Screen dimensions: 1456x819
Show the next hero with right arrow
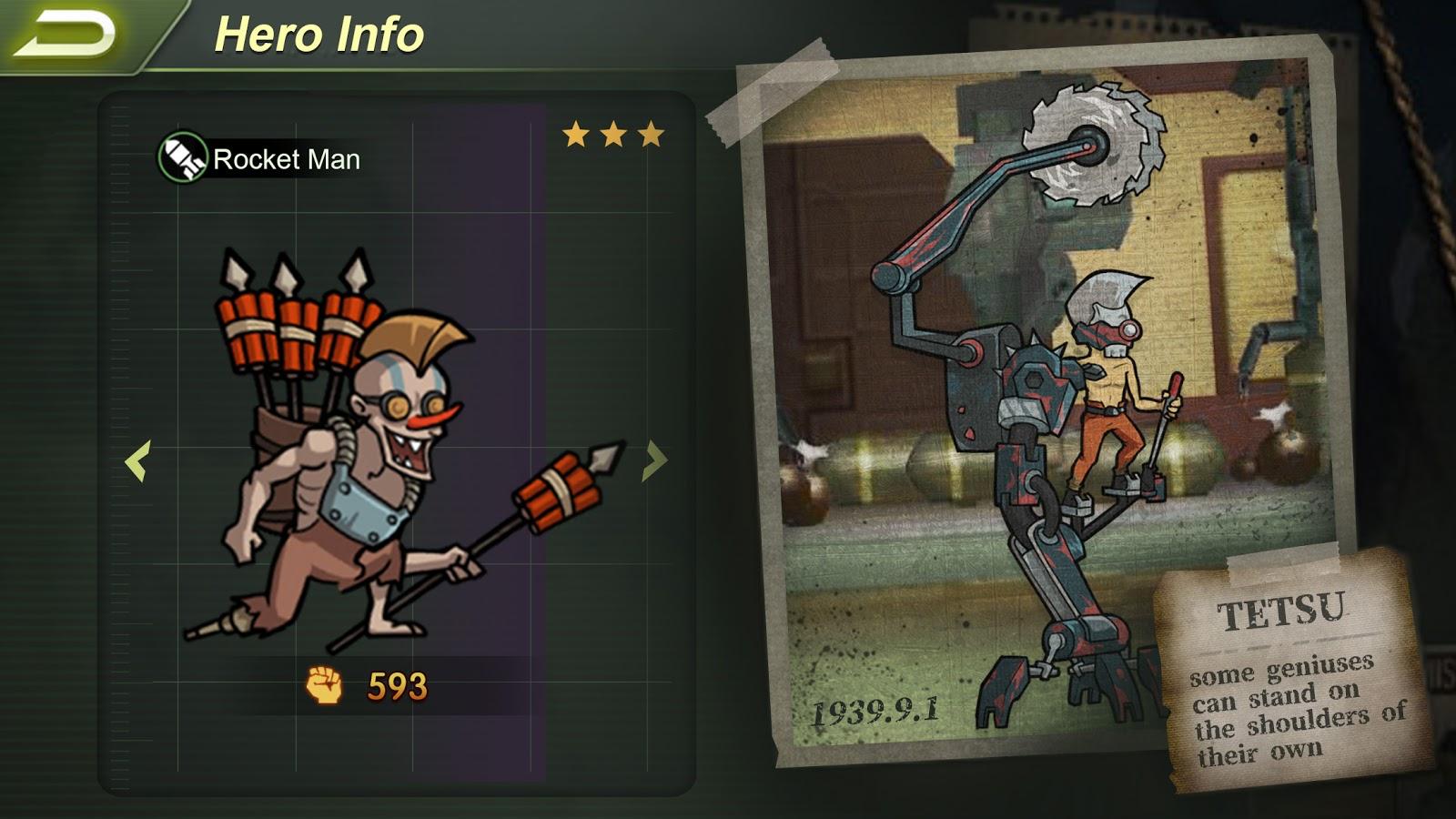[654, 460]
